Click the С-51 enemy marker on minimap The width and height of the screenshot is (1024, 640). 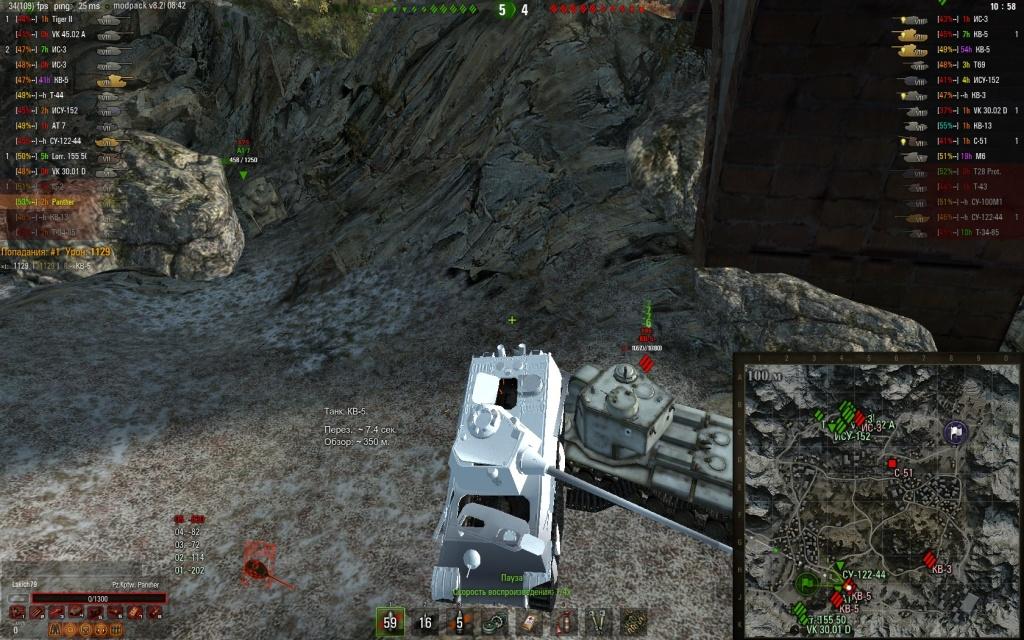[892, 464]
